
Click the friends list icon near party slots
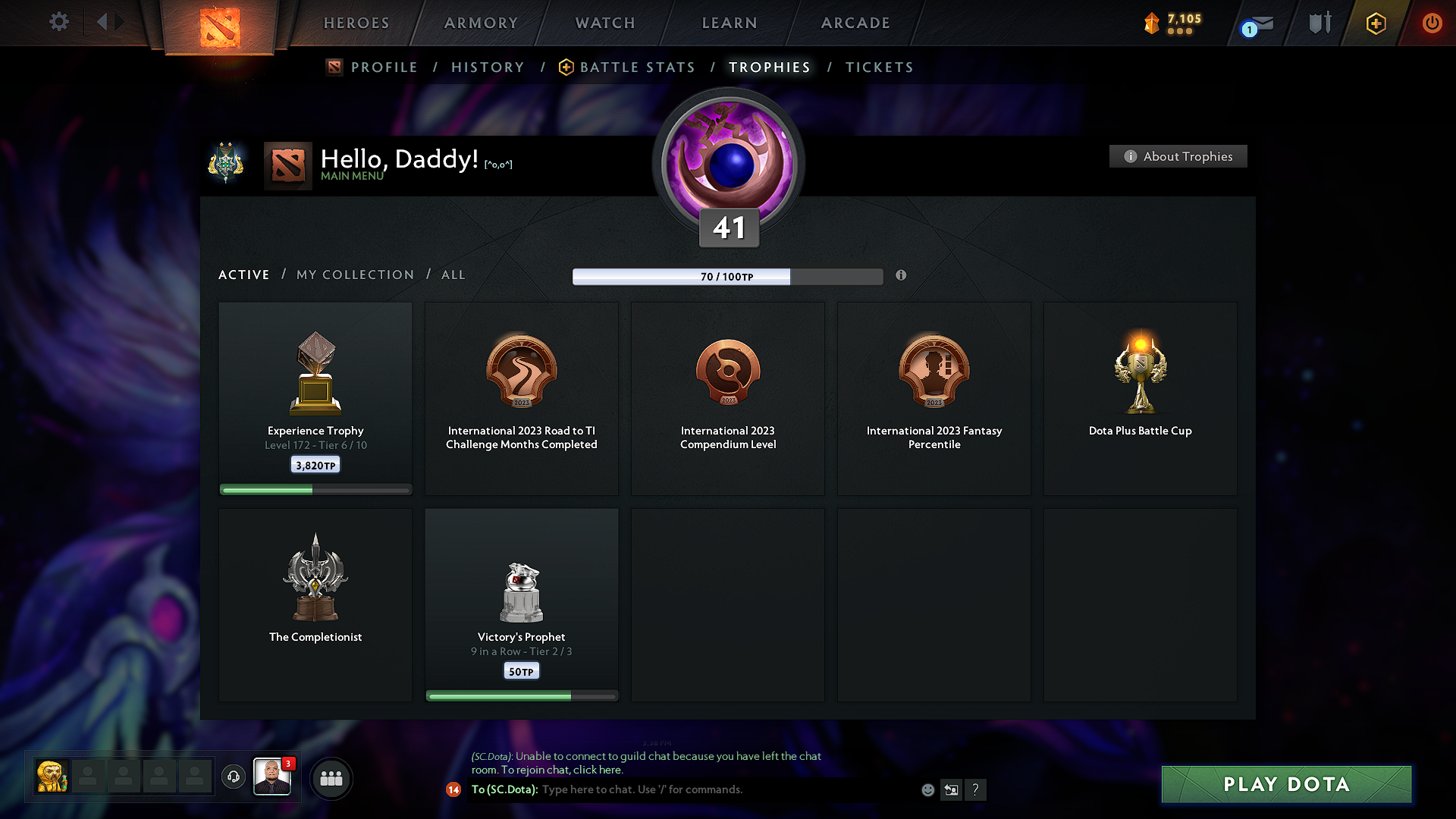coord(331,778)
